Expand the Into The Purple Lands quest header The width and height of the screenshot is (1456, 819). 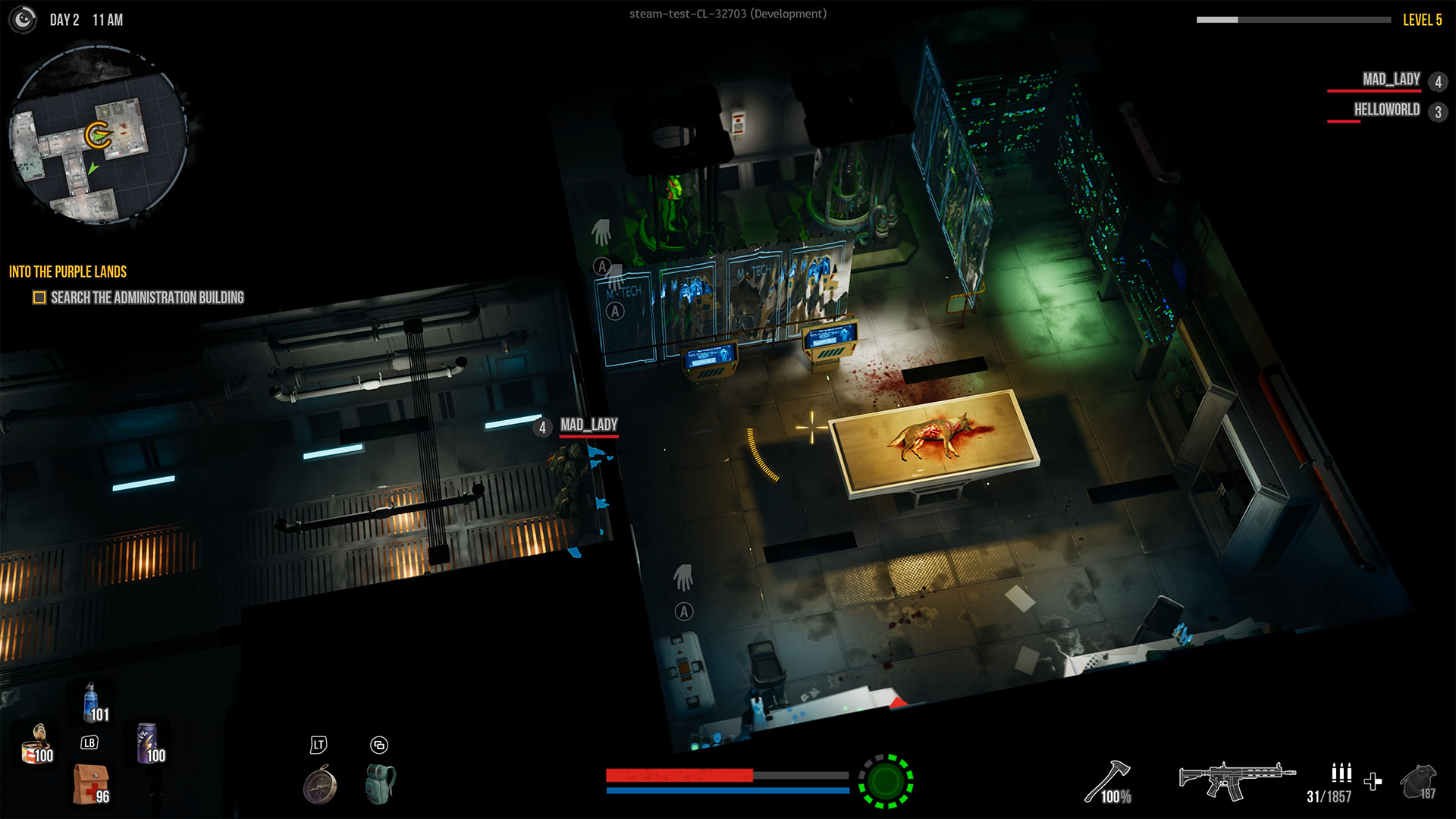click(67, 271)
